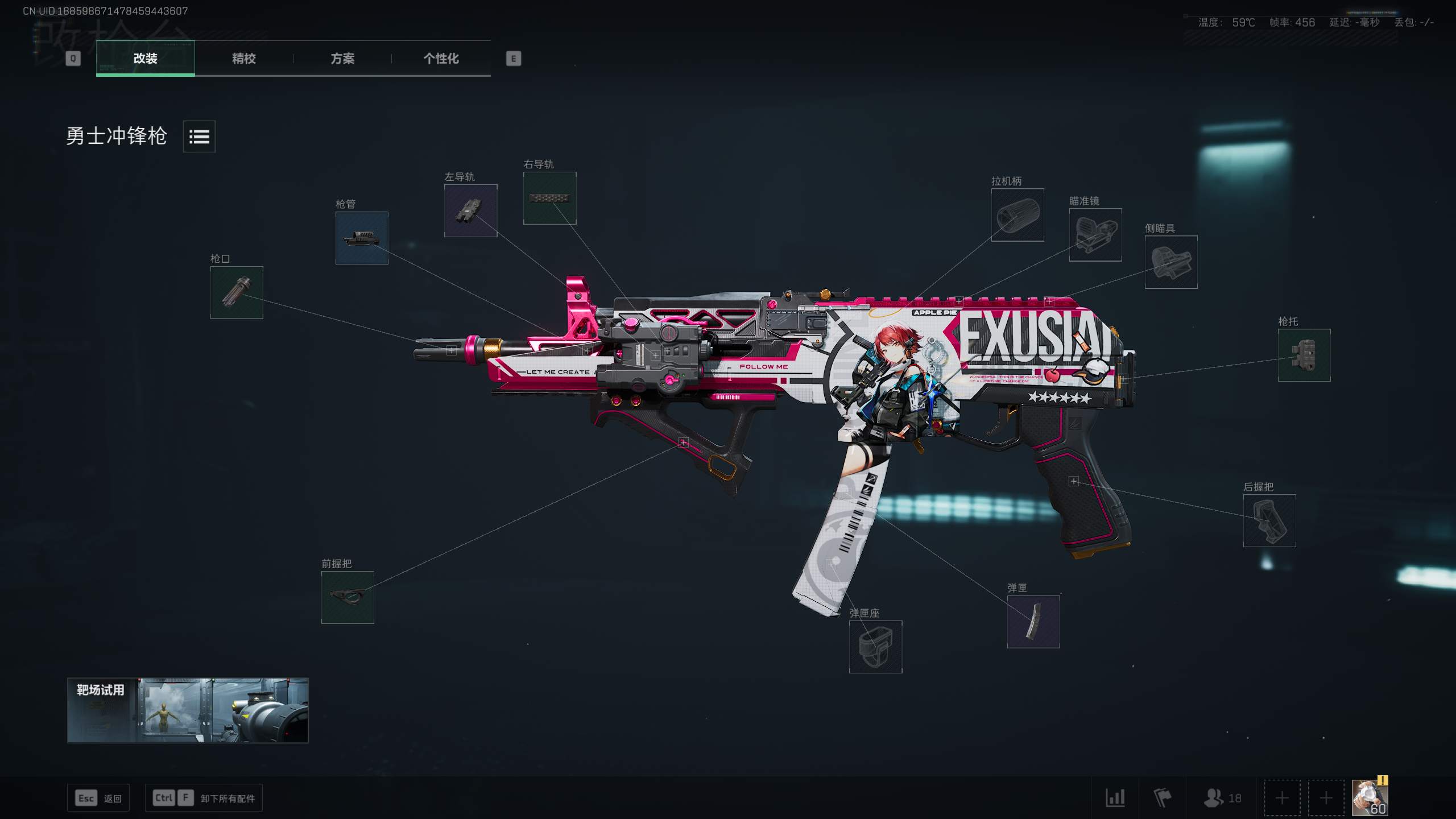Click the 弹匣座 magazine well slot
This screenshot has height=819, width=1456.
click(x=875, y=647)
